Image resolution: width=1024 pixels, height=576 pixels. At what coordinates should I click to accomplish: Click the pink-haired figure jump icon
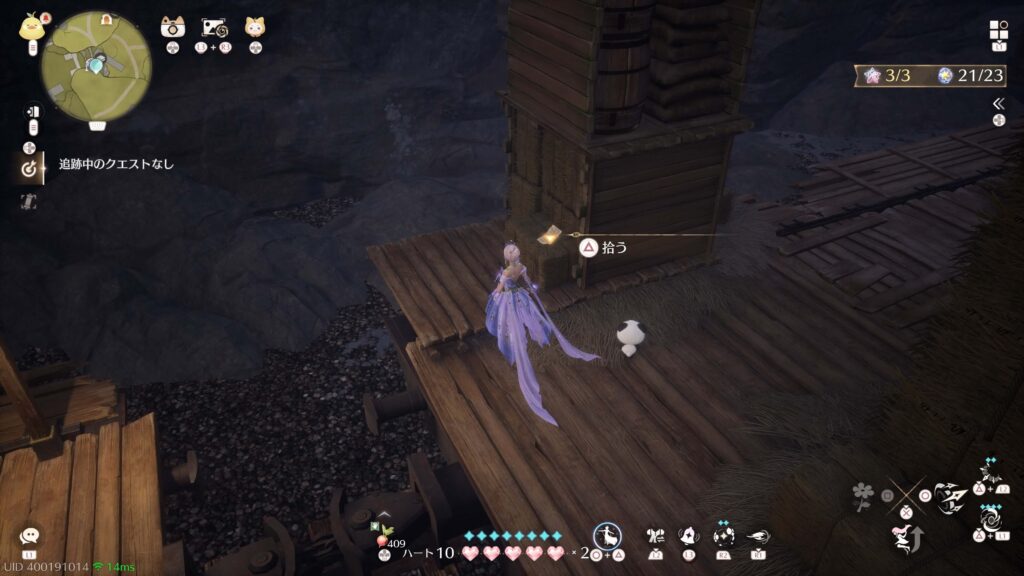point(905,538)
